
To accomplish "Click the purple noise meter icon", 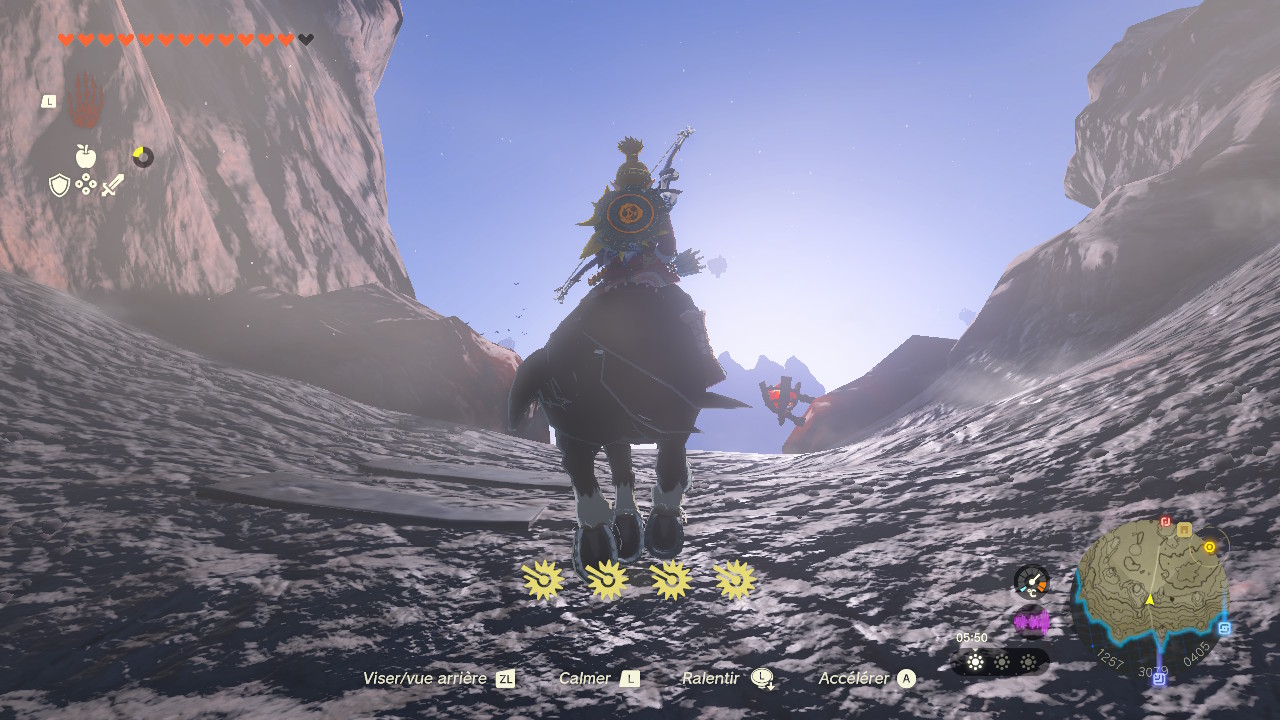I will coord(1031,622).
